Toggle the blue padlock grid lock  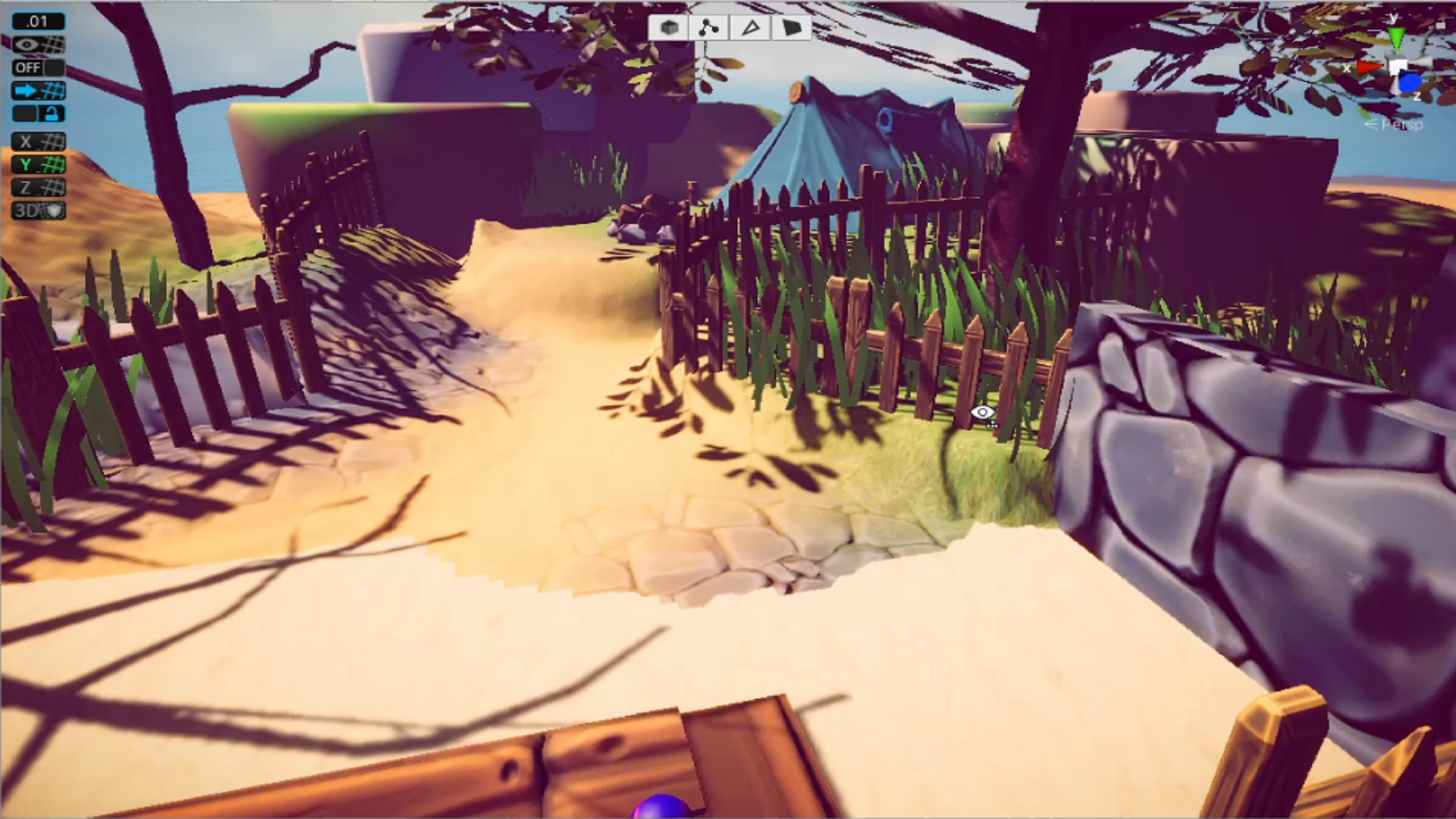coord(38,114)
